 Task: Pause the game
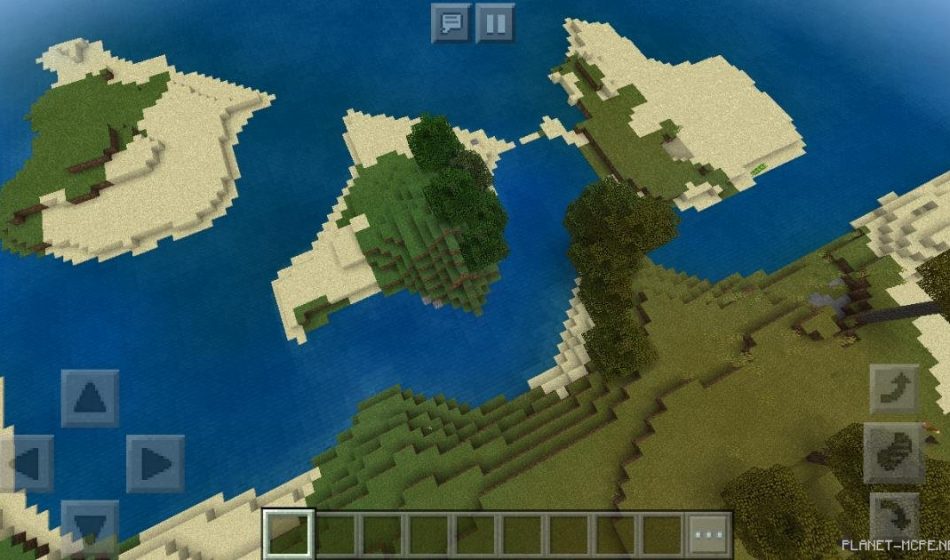(x=495, y=22)
